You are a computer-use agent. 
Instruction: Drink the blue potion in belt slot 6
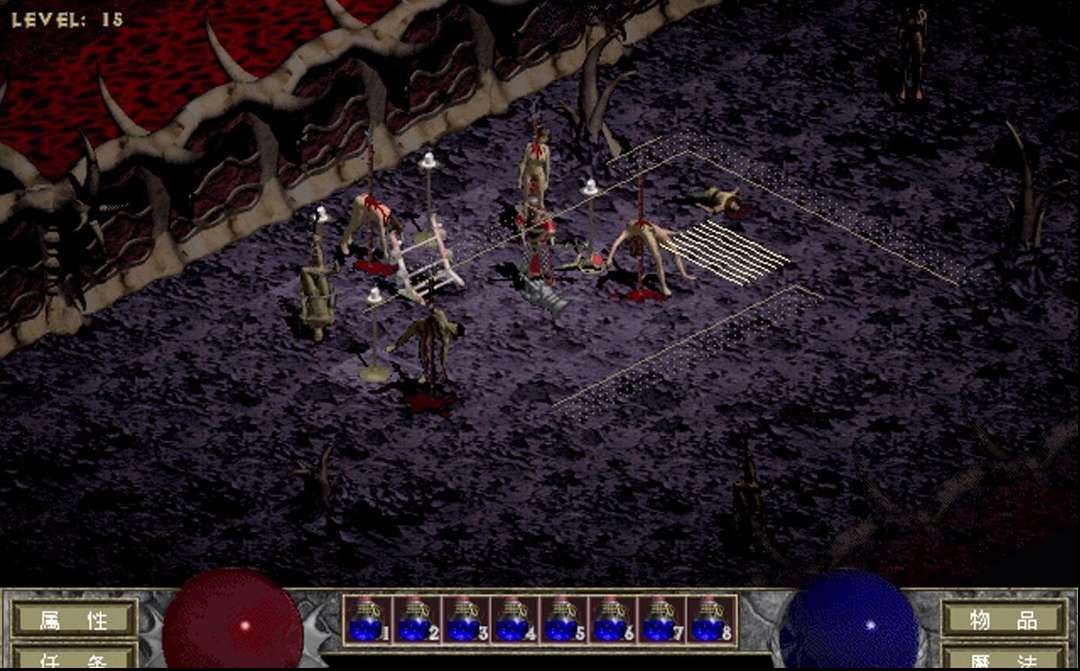pos(611,619)
